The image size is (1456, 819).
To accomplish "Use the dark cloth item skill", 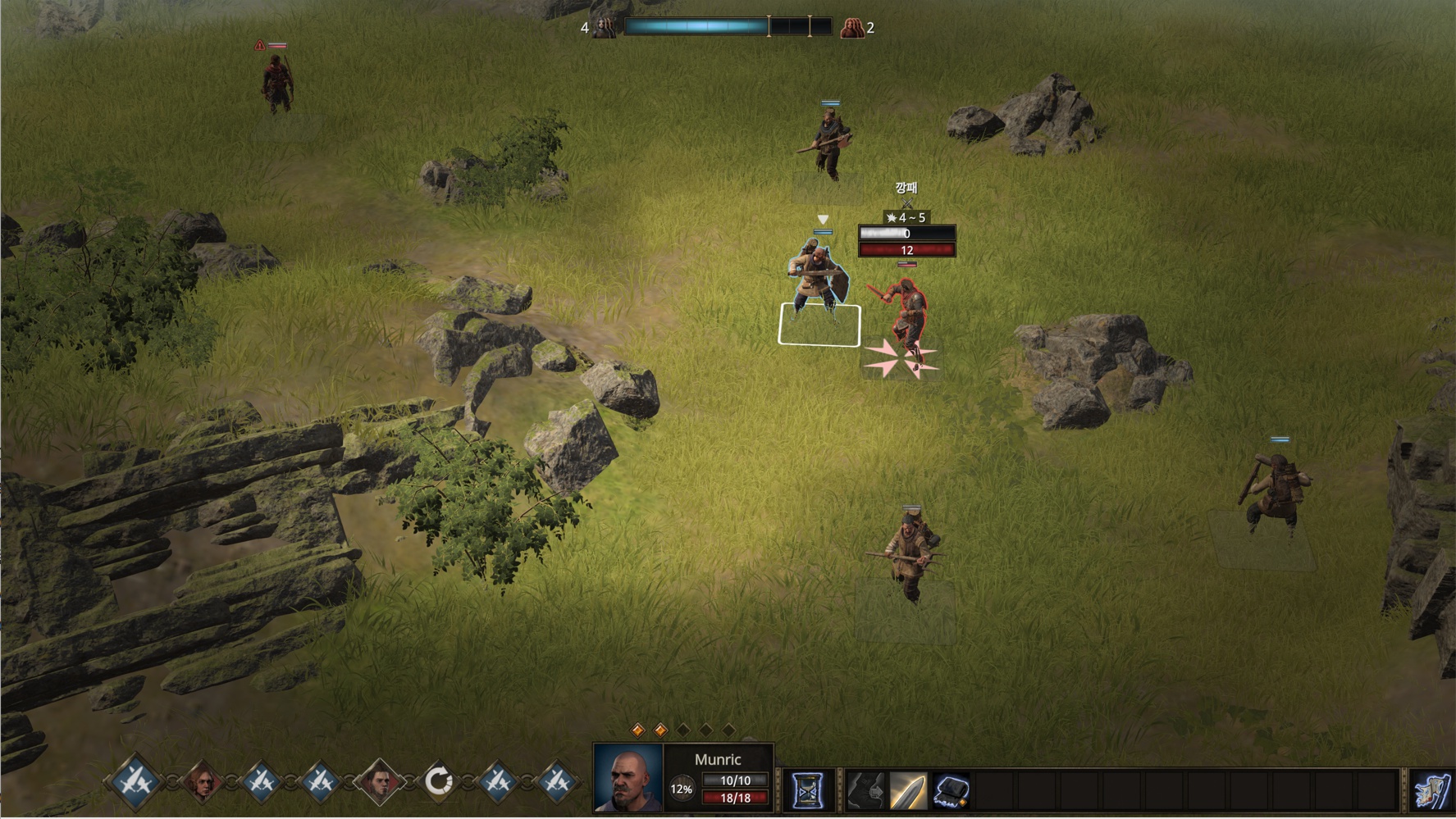I will (950, 791).
